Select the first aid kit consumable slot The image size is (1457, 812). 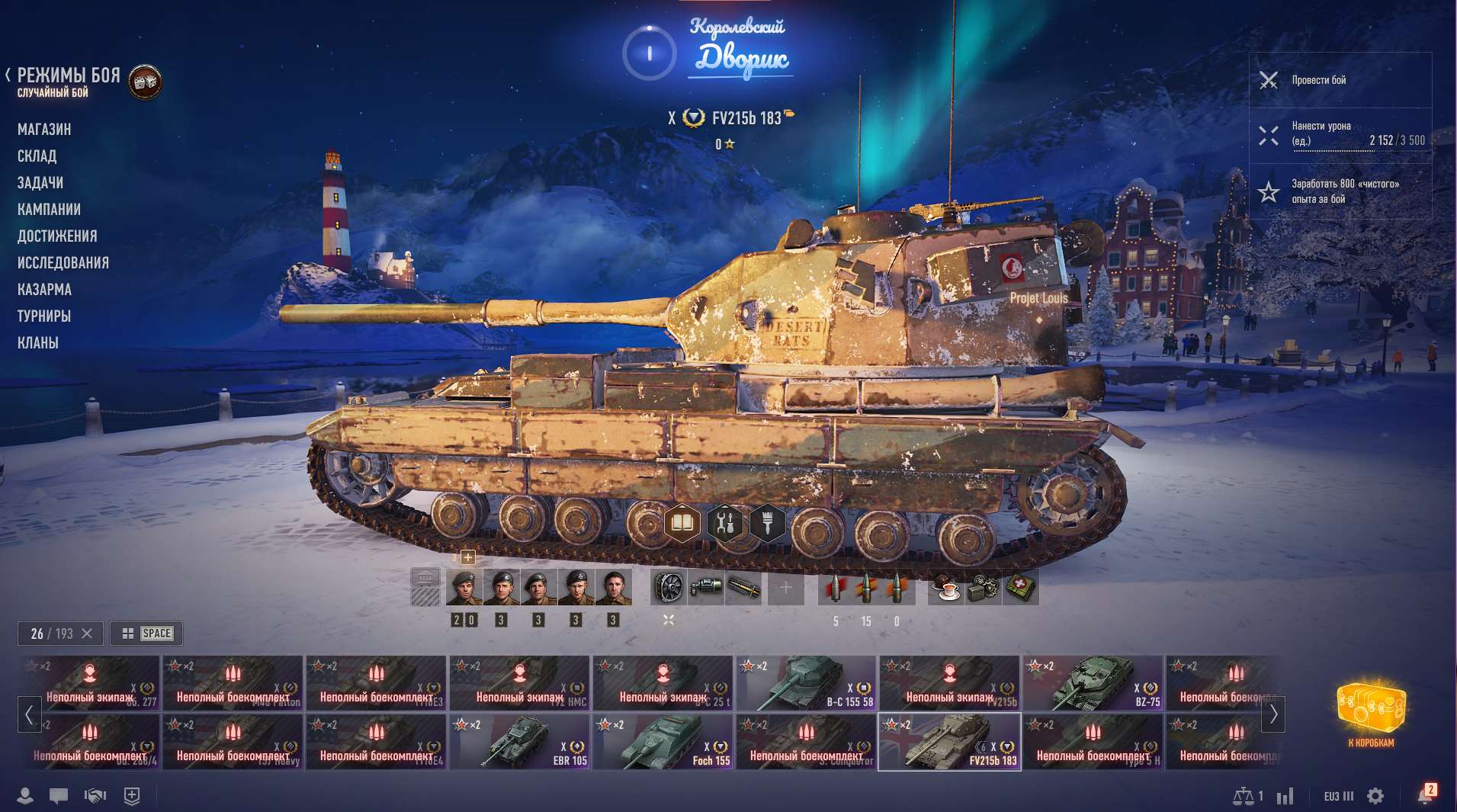pos(1022,586)
